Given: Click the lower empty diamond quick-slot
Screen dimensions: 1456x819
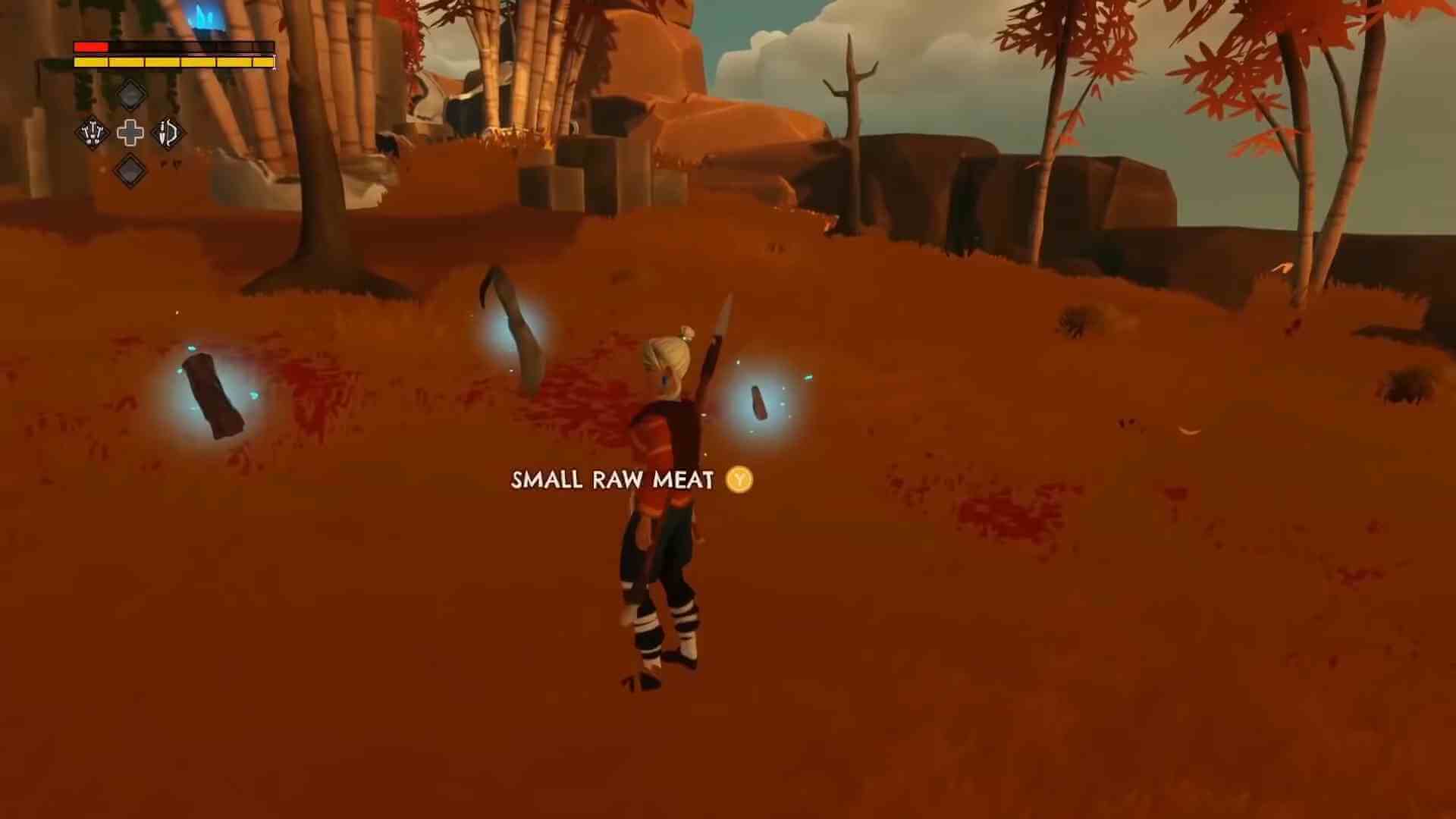Looking at the screenshot, I should click(x=130, y=171).
